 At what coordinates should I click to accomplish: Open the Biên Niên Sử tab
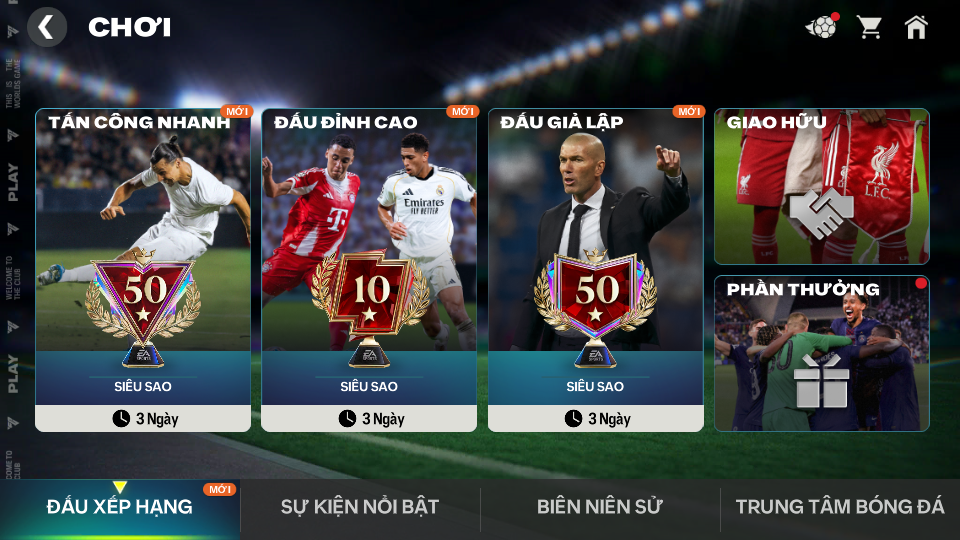click(x=600, y=507)
